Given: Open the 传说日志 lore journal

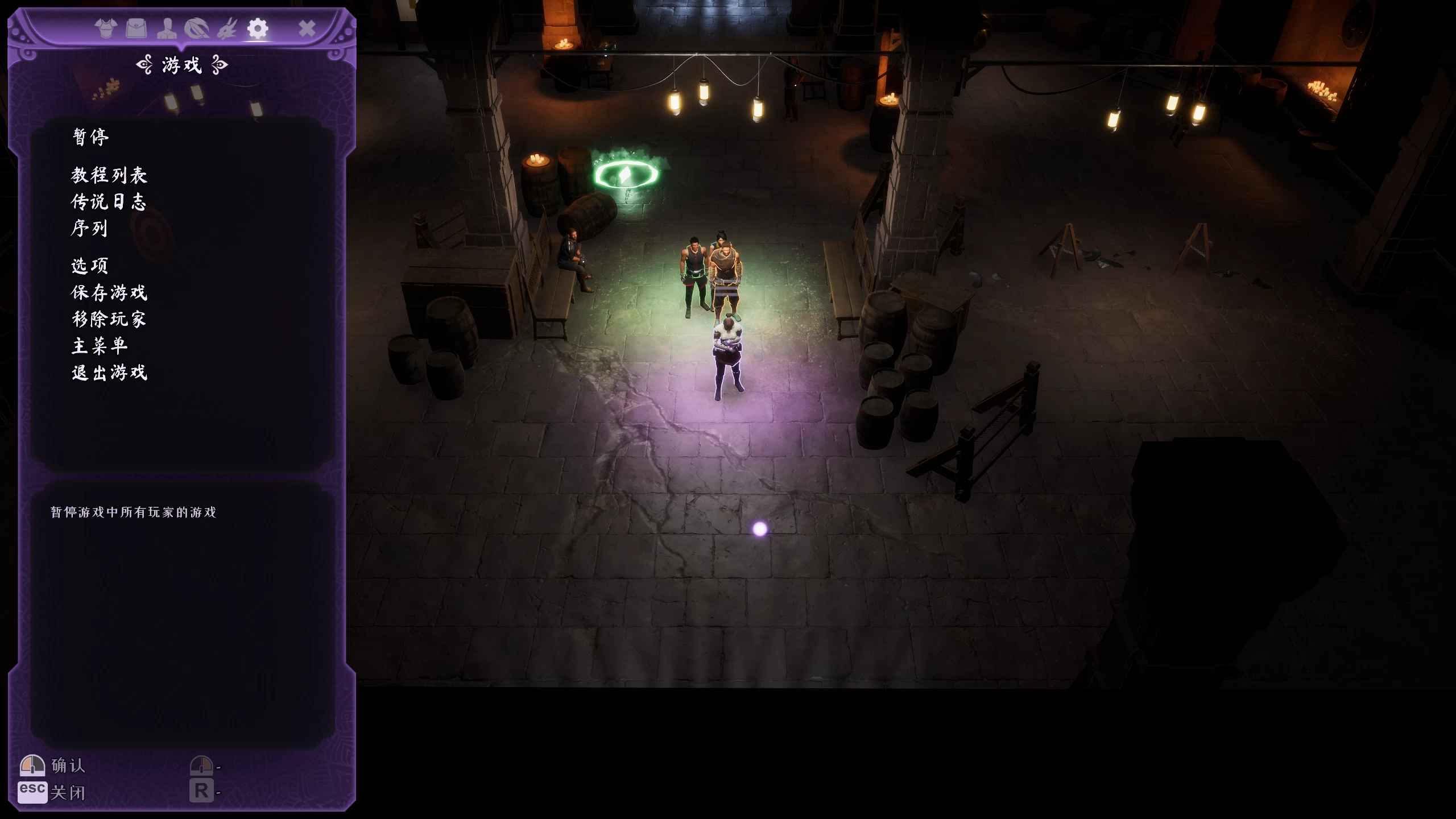Looking at the screenshot, I should 109,202.
